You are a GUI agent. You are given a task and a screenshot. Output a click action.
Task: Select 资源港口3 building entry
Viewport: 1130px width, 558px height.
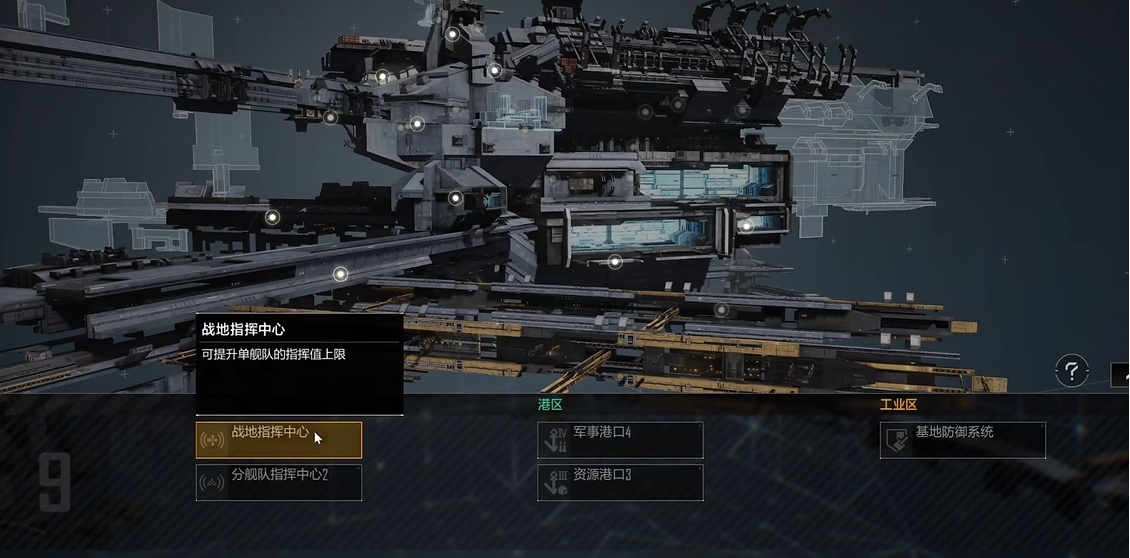coord(620,482)
